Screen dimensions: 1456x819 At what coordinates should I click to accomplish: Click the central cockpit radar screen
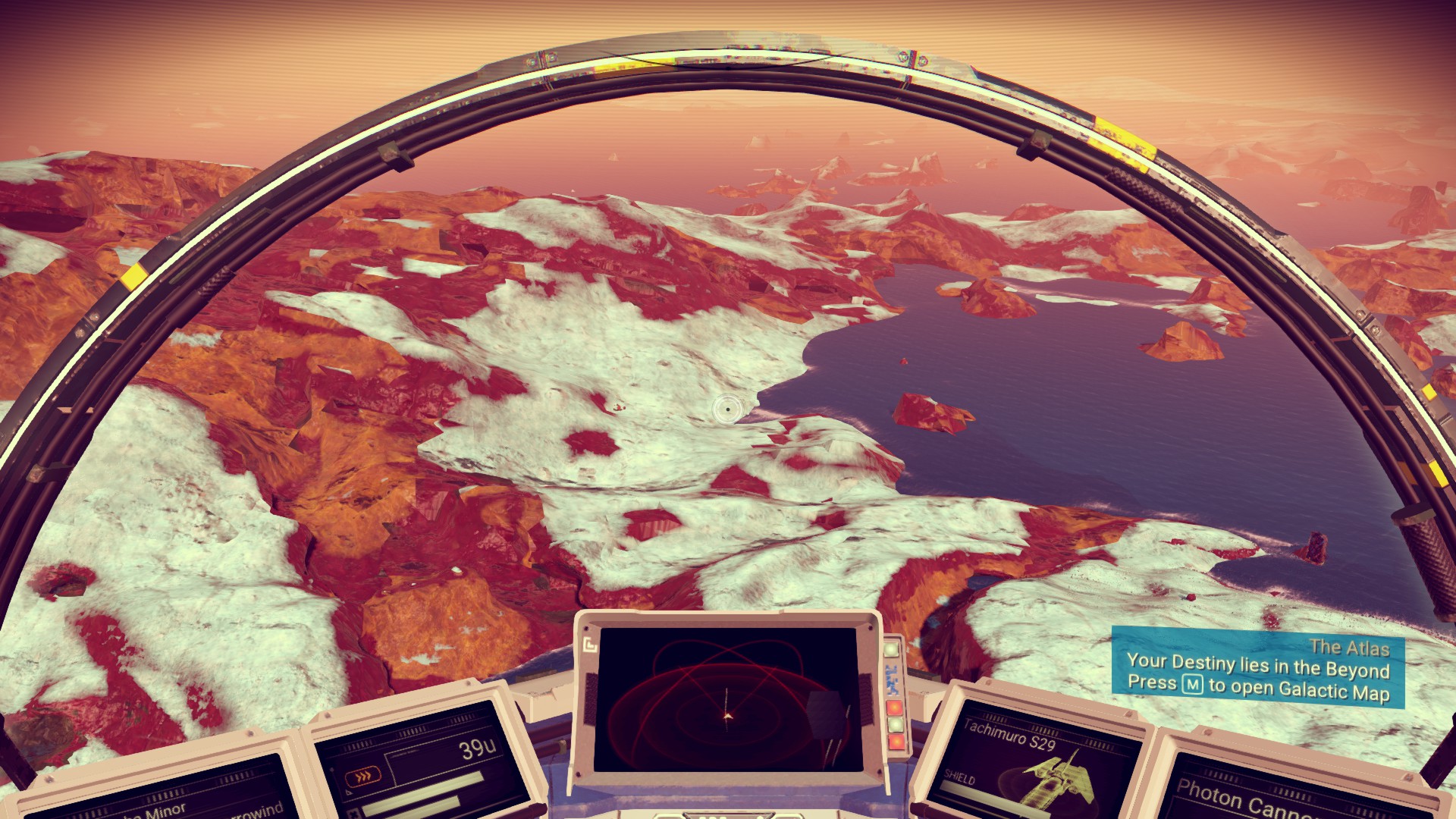coord(726,699)
